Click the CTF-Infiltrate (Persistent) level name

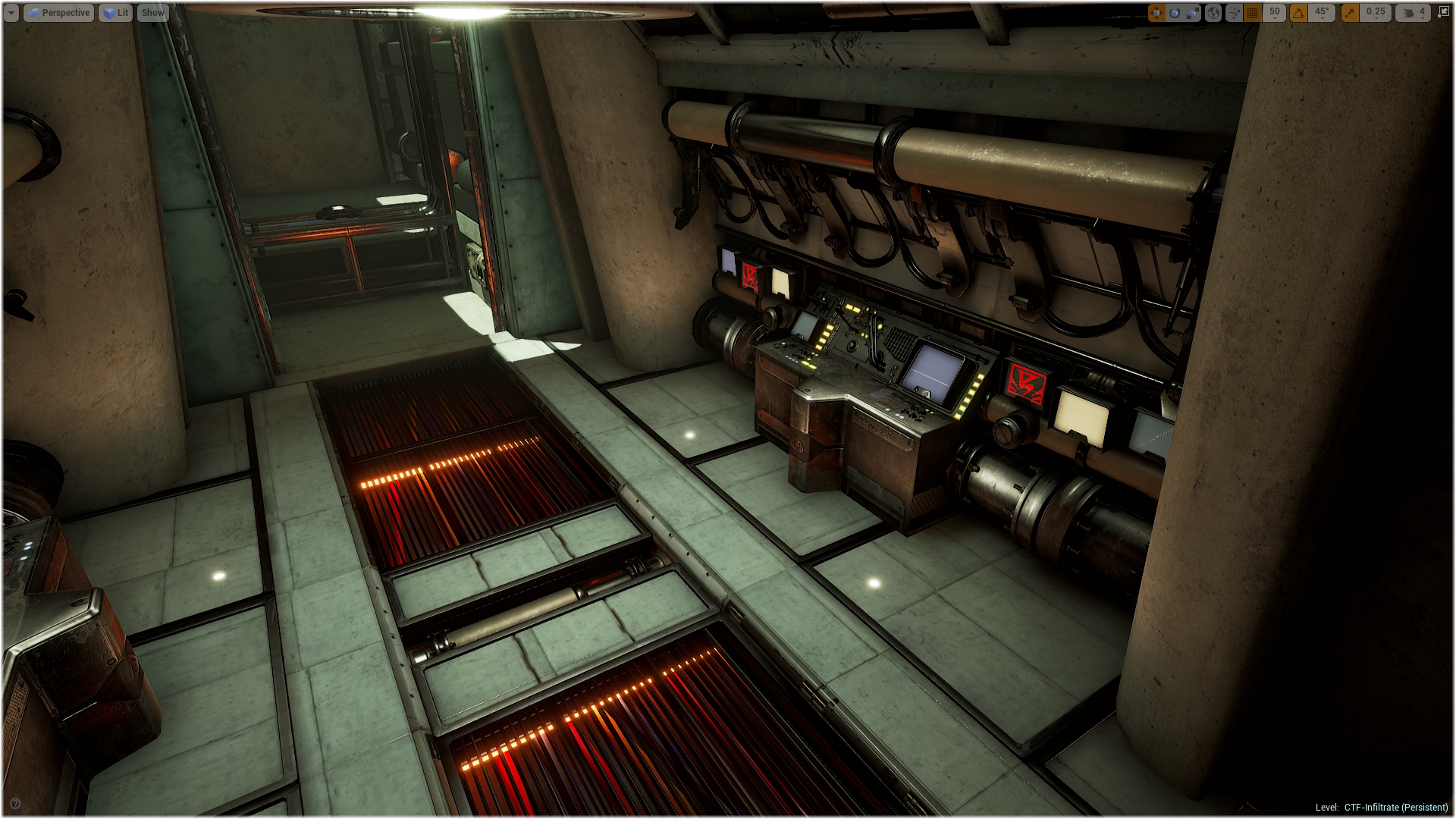click(x=1396, y=808)
